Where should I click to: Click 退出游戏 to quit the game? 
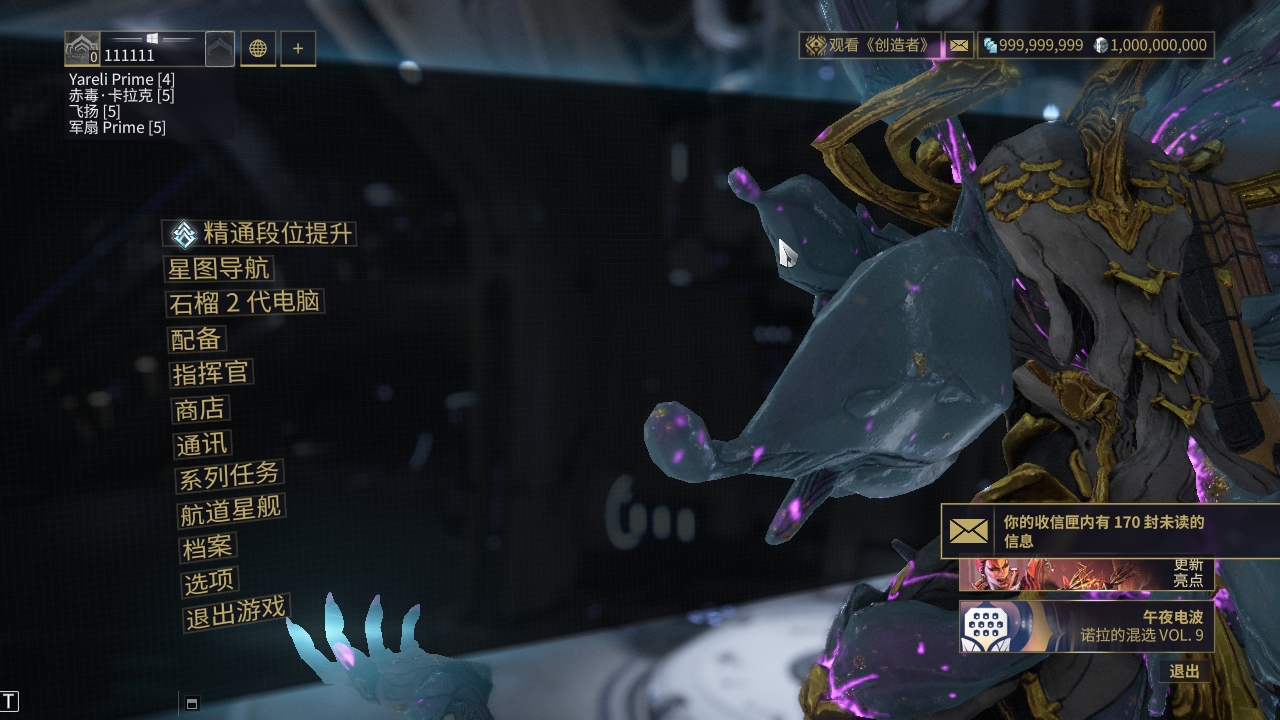(236, 613)
